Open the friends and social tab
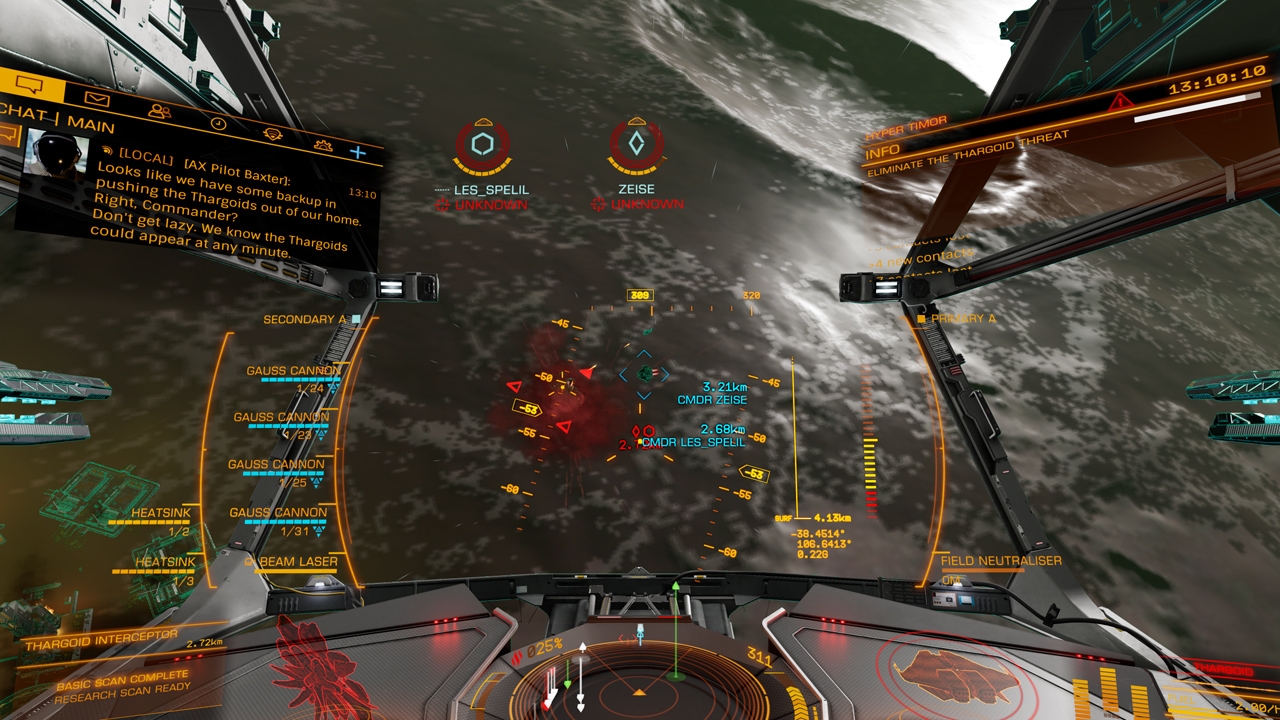This screenshot has width=1280, height=720. pyautogui.click(x=159, y=111)
